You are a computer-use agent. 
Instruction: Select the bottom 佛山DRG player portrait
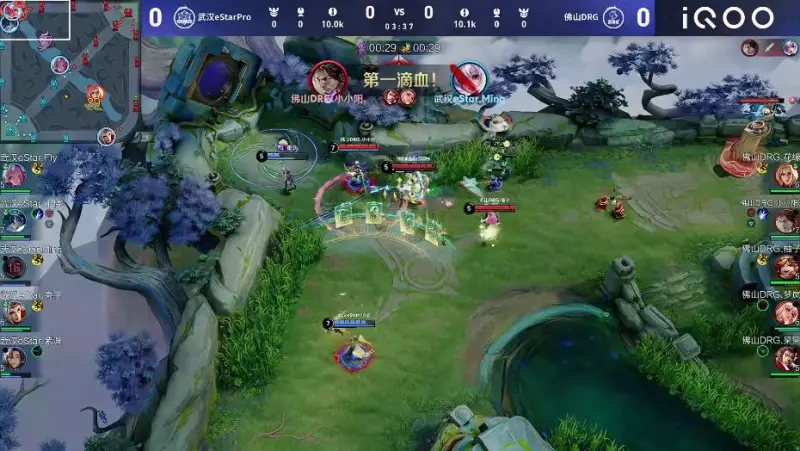point(786,358)
